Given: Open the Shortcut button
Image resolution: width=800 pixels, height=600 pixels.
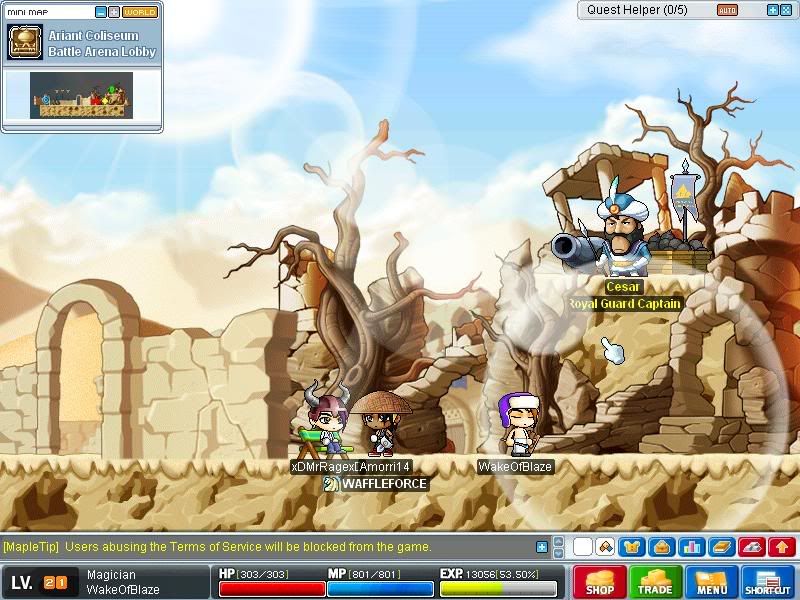Looking at the screenshot, I should point(767,582).
